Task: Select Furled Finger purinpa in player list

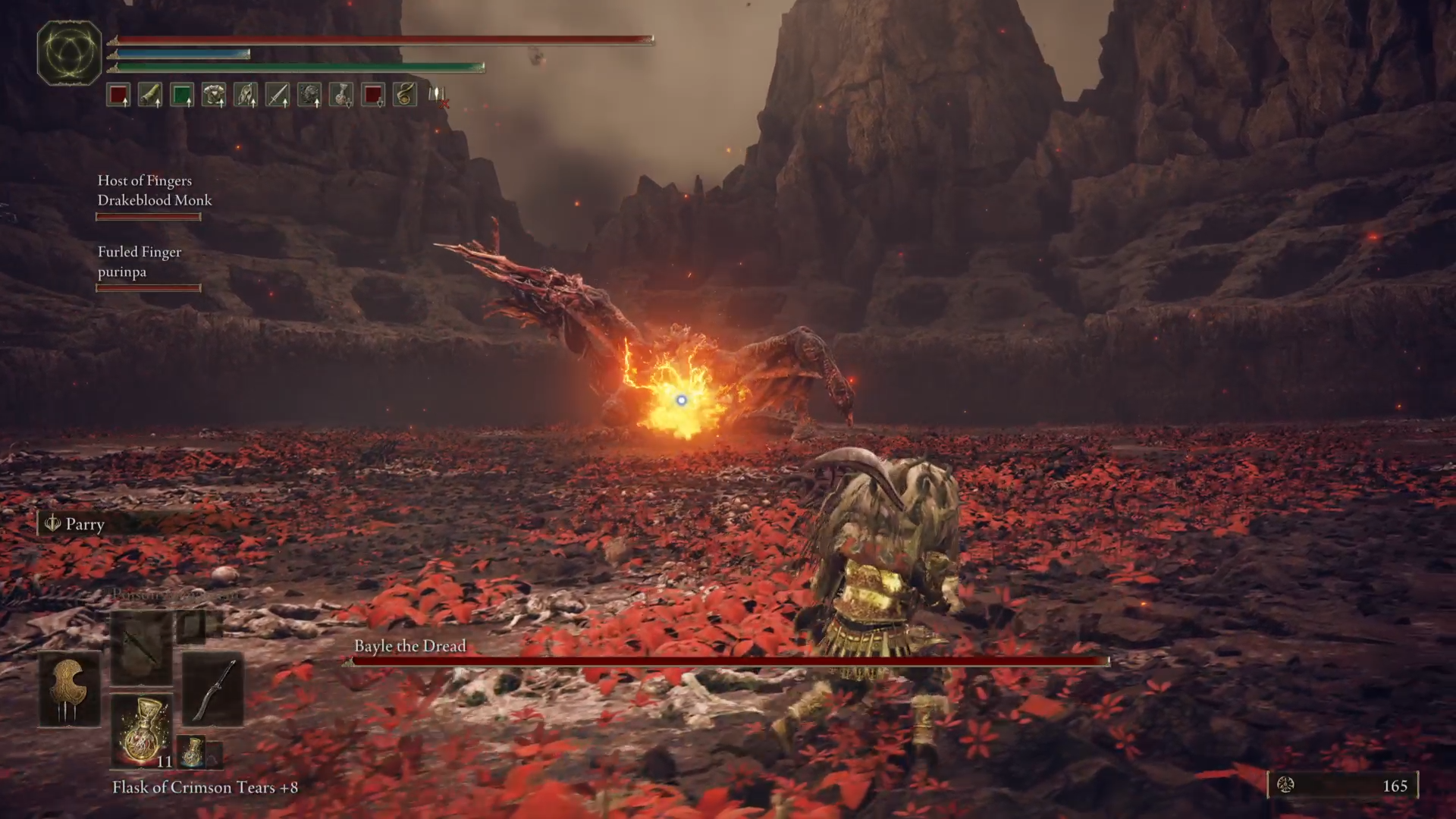Action: (140, 262)
